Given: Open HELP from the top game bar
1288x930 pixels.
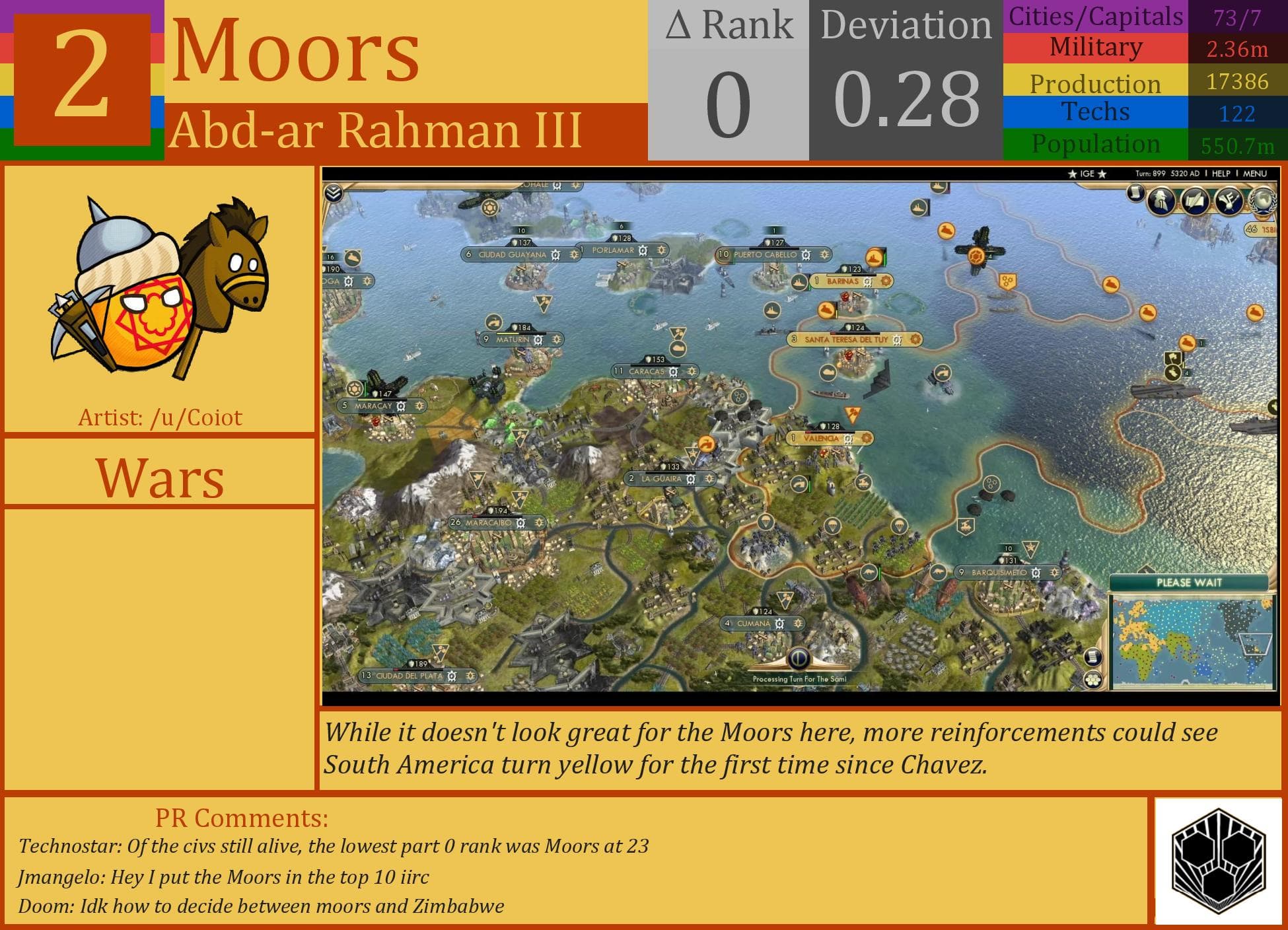Looking at the screenshot, I should (1221, 174).
